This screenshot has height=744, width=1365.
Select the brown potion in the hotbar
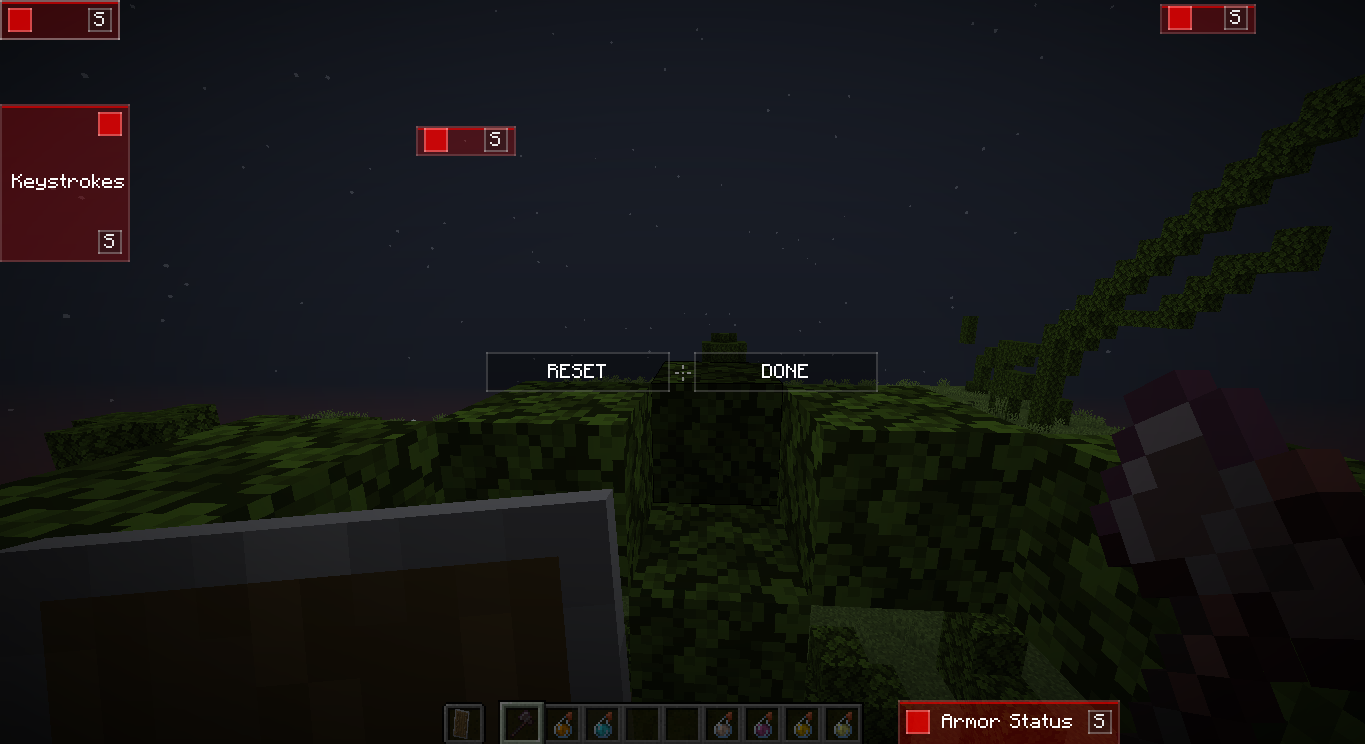click(723, 722)
